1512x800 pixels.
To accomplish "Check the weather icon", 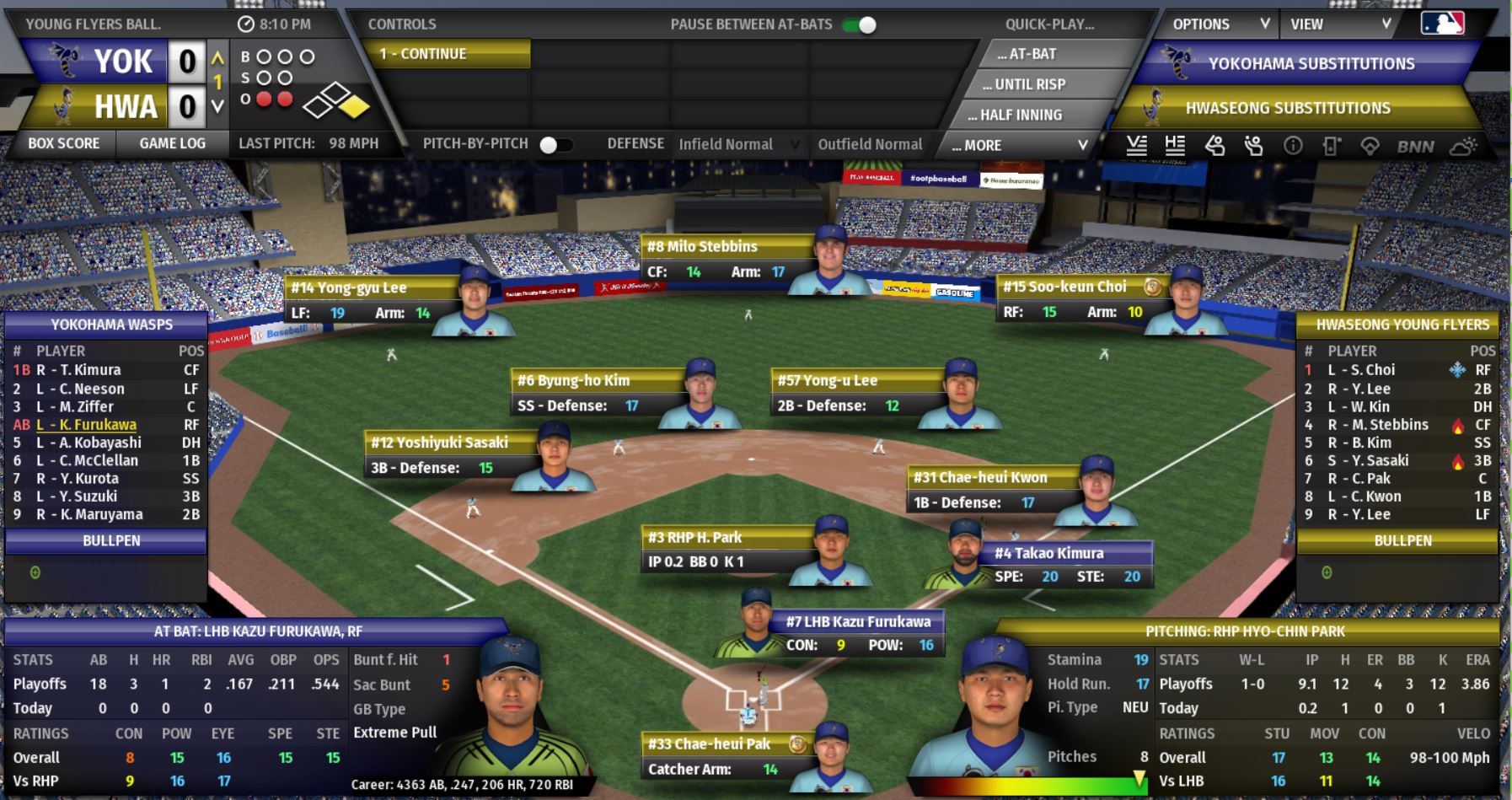I will click(x=1462, y=146).
